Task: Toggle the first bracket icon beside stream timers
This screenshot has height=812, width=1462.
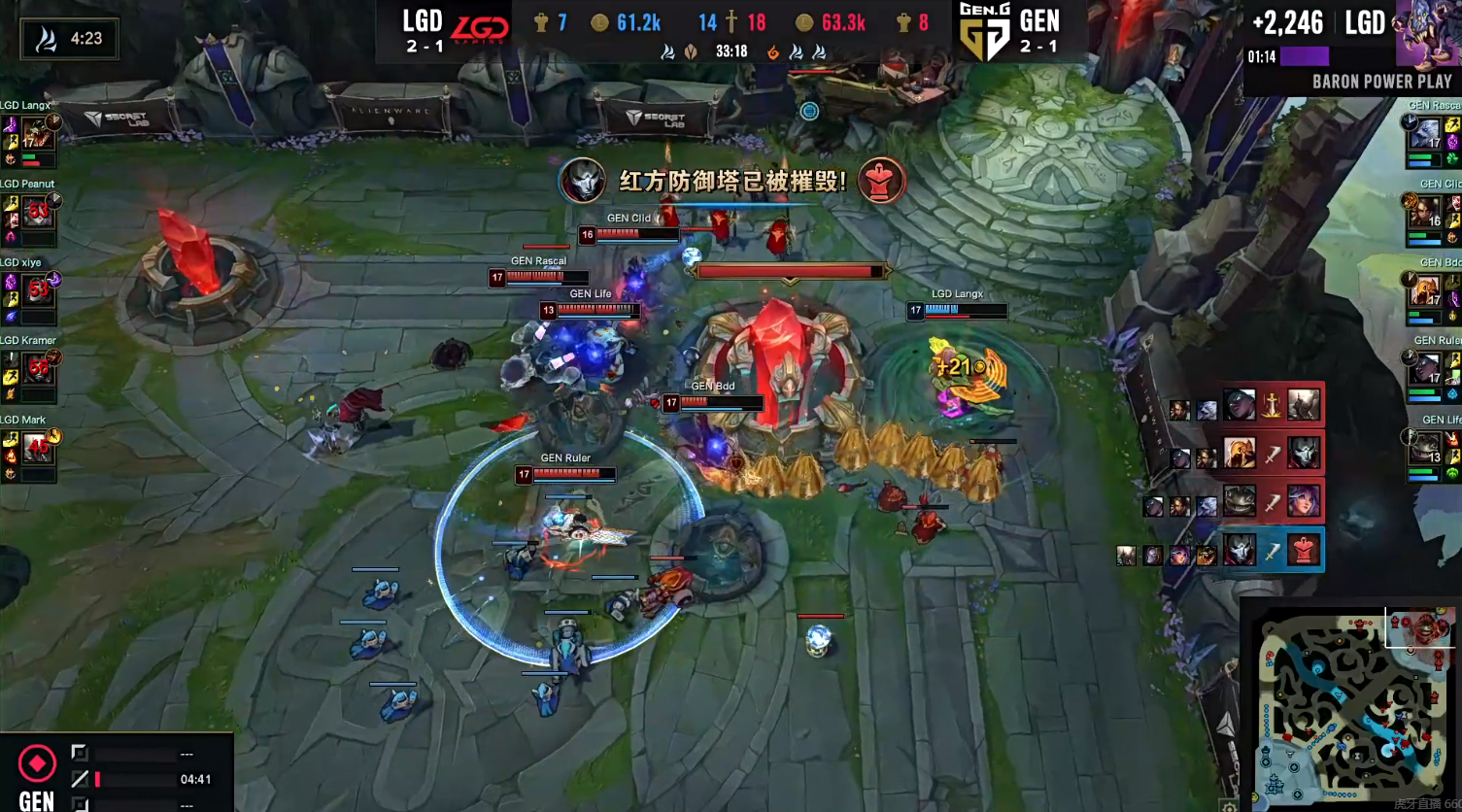Action: coord(82,751)
